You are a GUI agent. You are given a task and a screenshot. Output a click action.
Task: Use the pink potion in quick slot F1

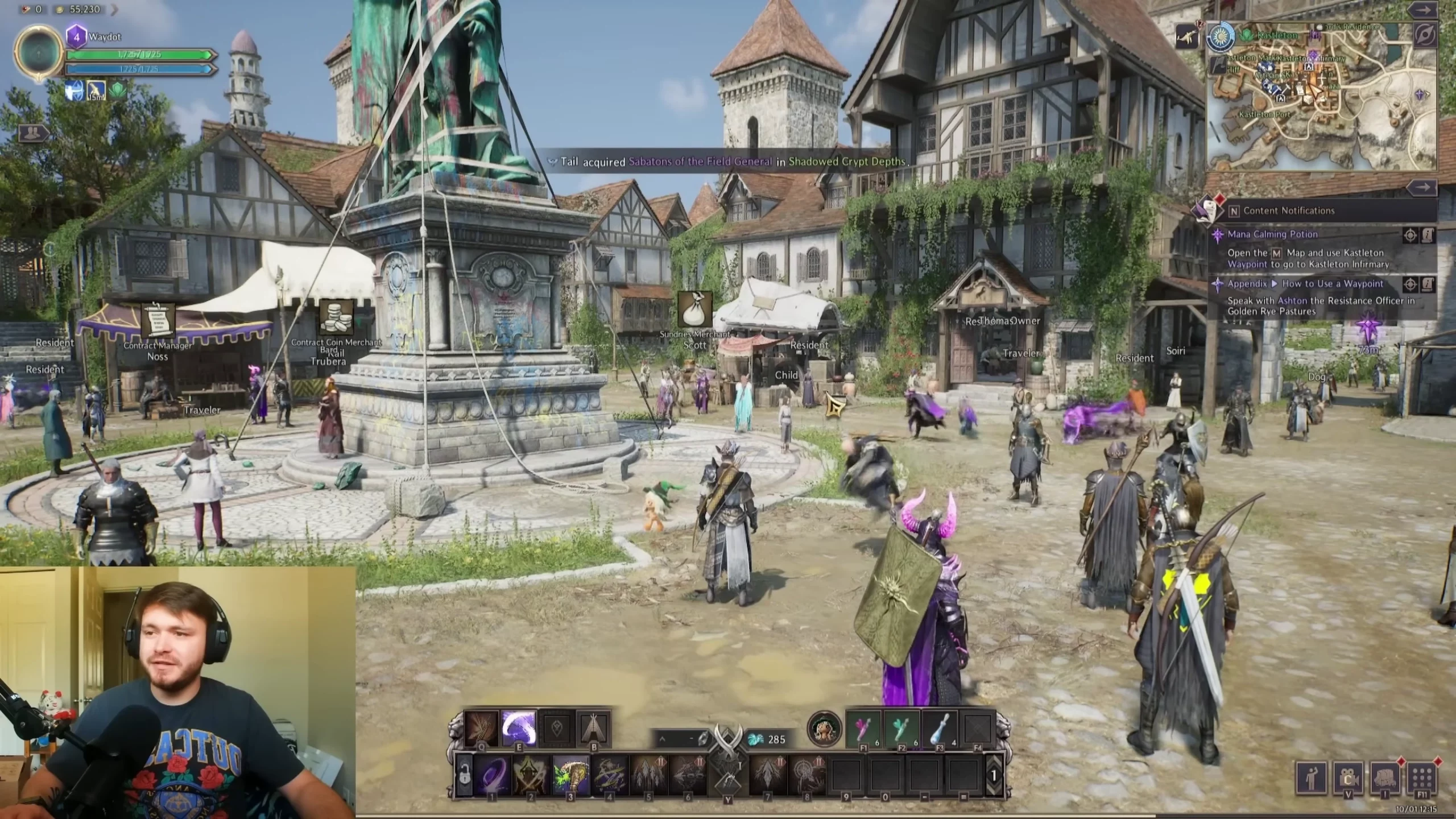point(864,729)
